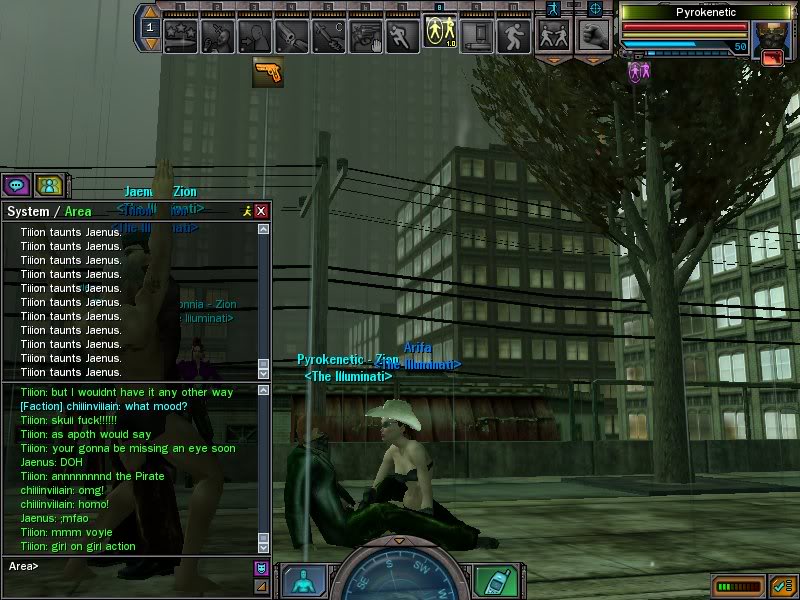Decrease the hotbar page number with down arrow
This screenshot has width=800, height=600.
151,43
